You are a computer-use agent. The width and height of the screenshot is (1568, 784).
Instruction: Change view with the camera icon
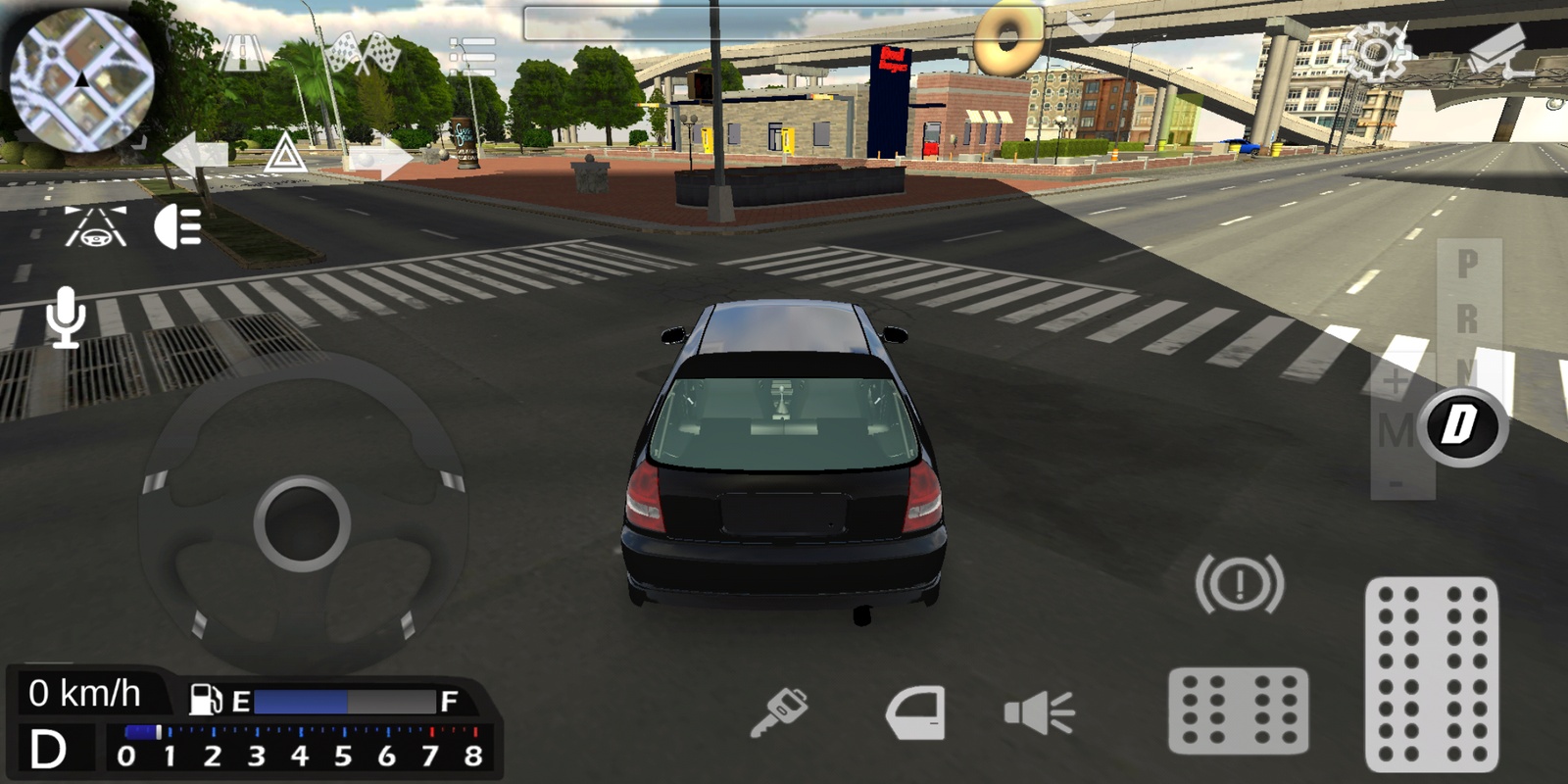pos(1498,52)
